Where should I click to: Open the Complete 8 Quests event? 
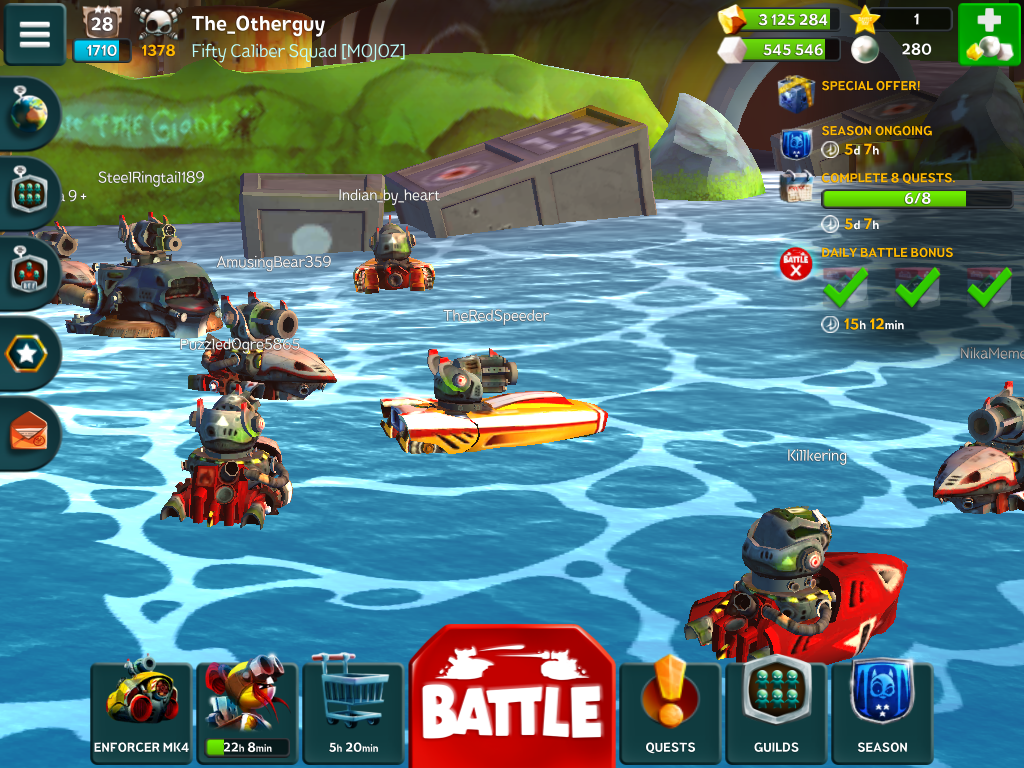tap(797, 187)
